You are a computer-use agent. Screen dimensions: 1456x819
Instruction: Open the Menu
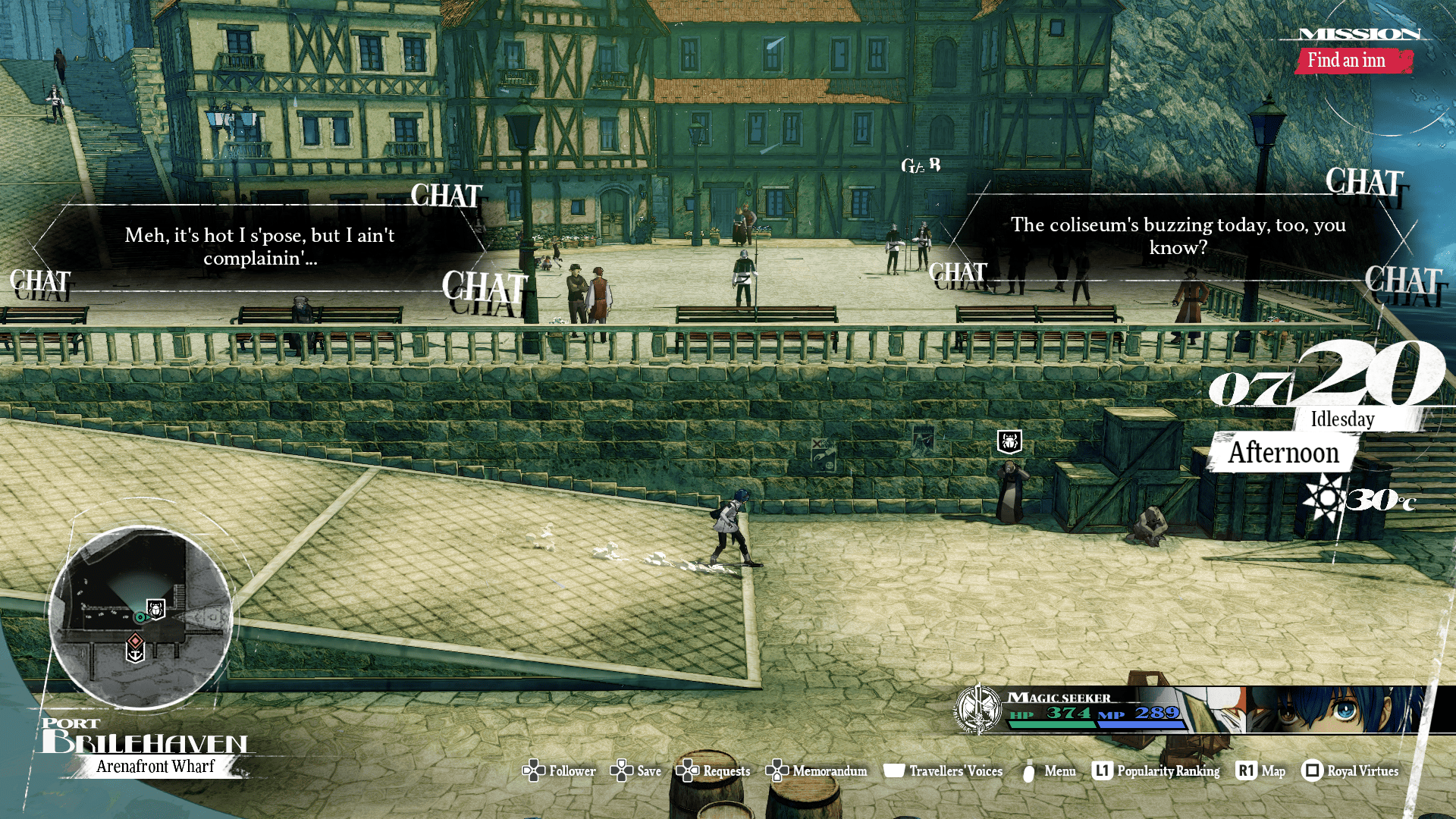pyautogui.click(x=1050, y=771)
